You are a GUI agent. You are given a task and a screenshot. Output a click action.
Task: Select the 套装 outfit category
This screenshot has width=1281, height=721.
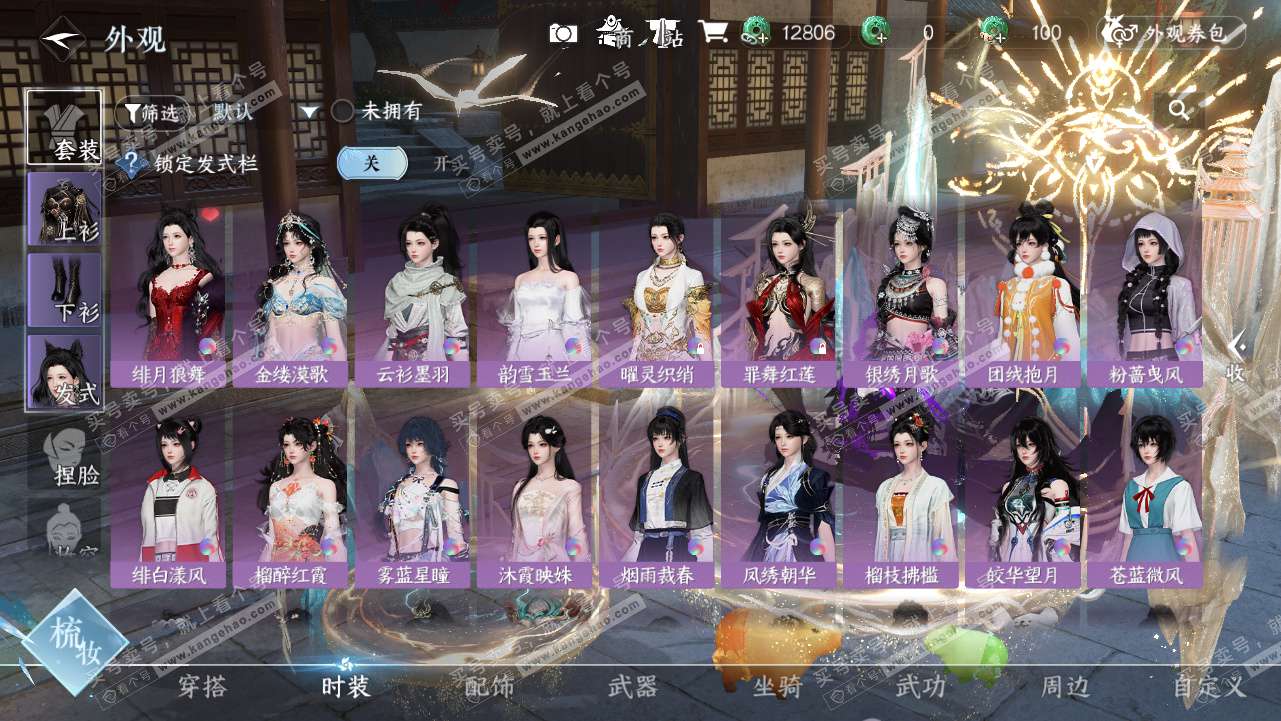64,127
